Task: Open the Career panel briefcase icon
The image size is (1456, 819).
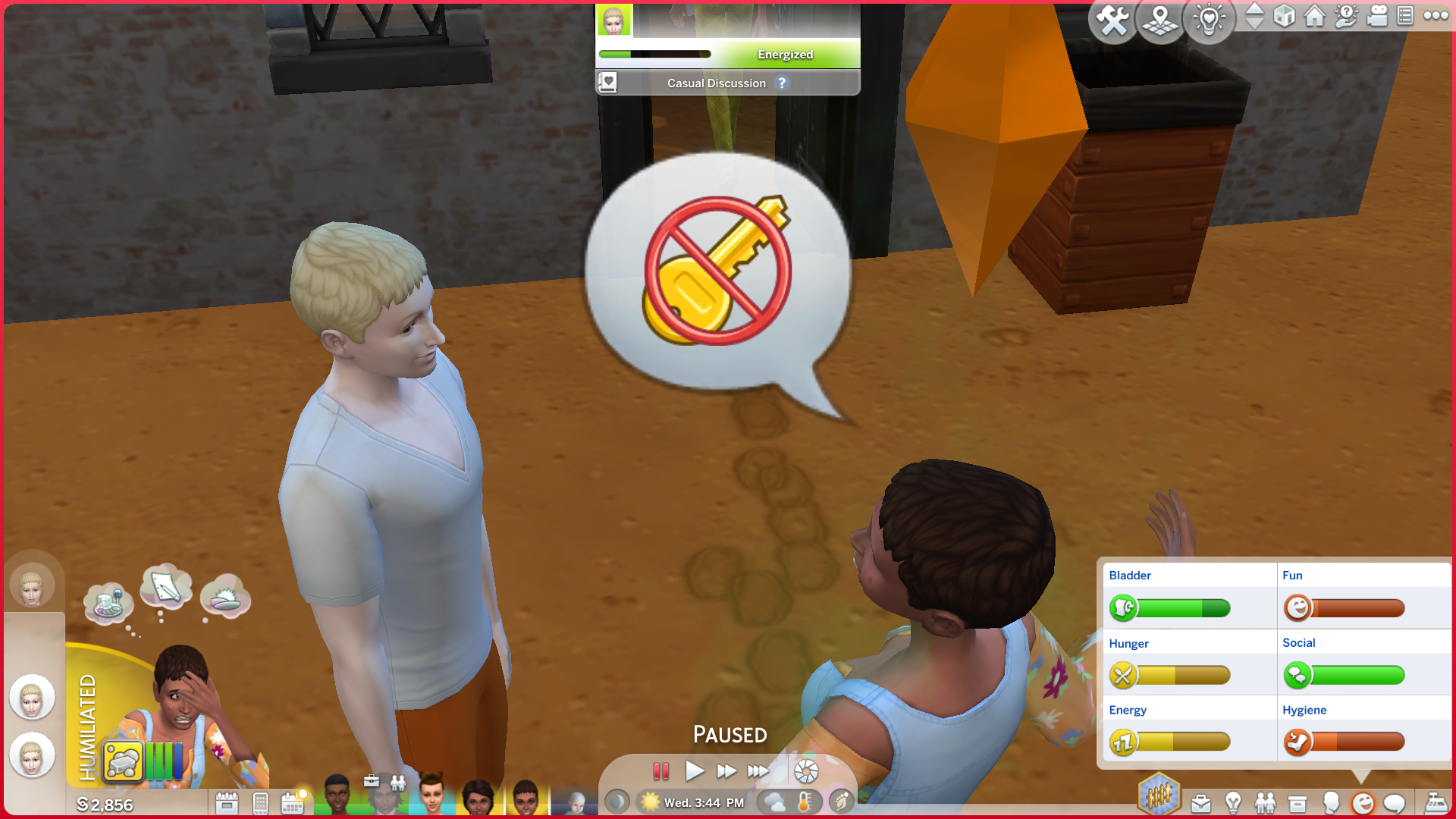Action: point(1201,803)
